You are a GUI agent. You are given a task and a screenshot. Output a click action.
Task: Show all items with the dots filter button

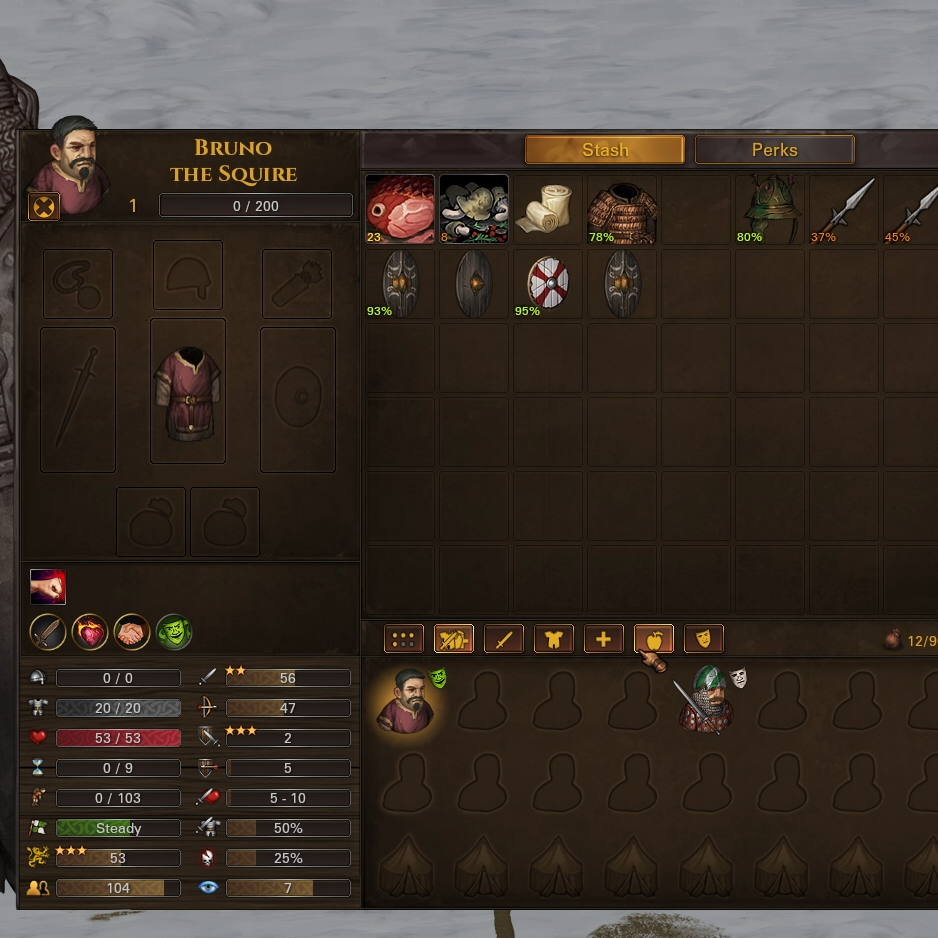point(403,639)
